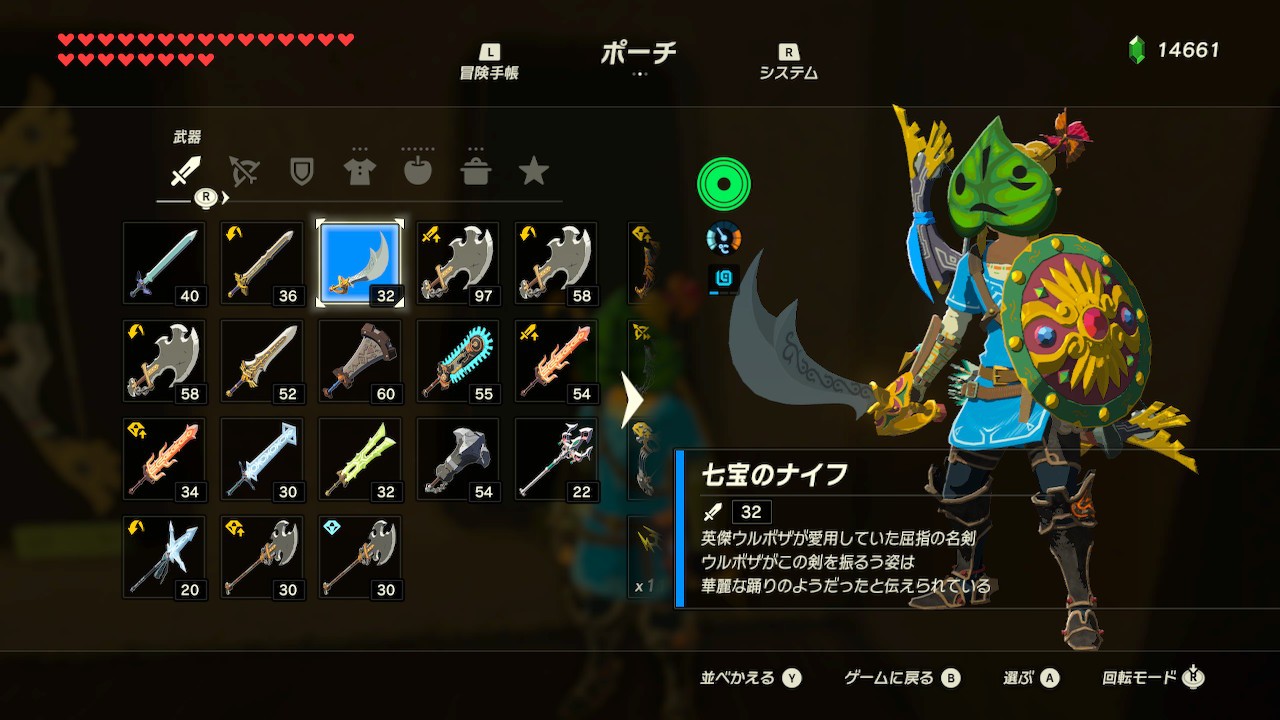Pick the ceremonial trident with 22 attack
1280x720 pixels.
[x=556, y=459]
